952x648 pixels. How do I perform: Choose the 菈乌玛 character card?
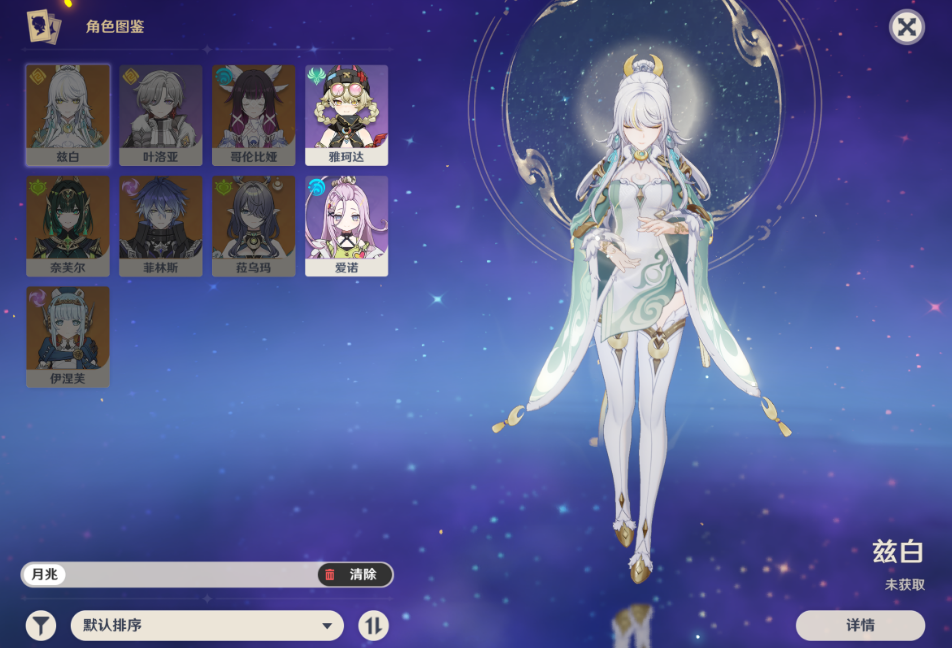point(254,225)
